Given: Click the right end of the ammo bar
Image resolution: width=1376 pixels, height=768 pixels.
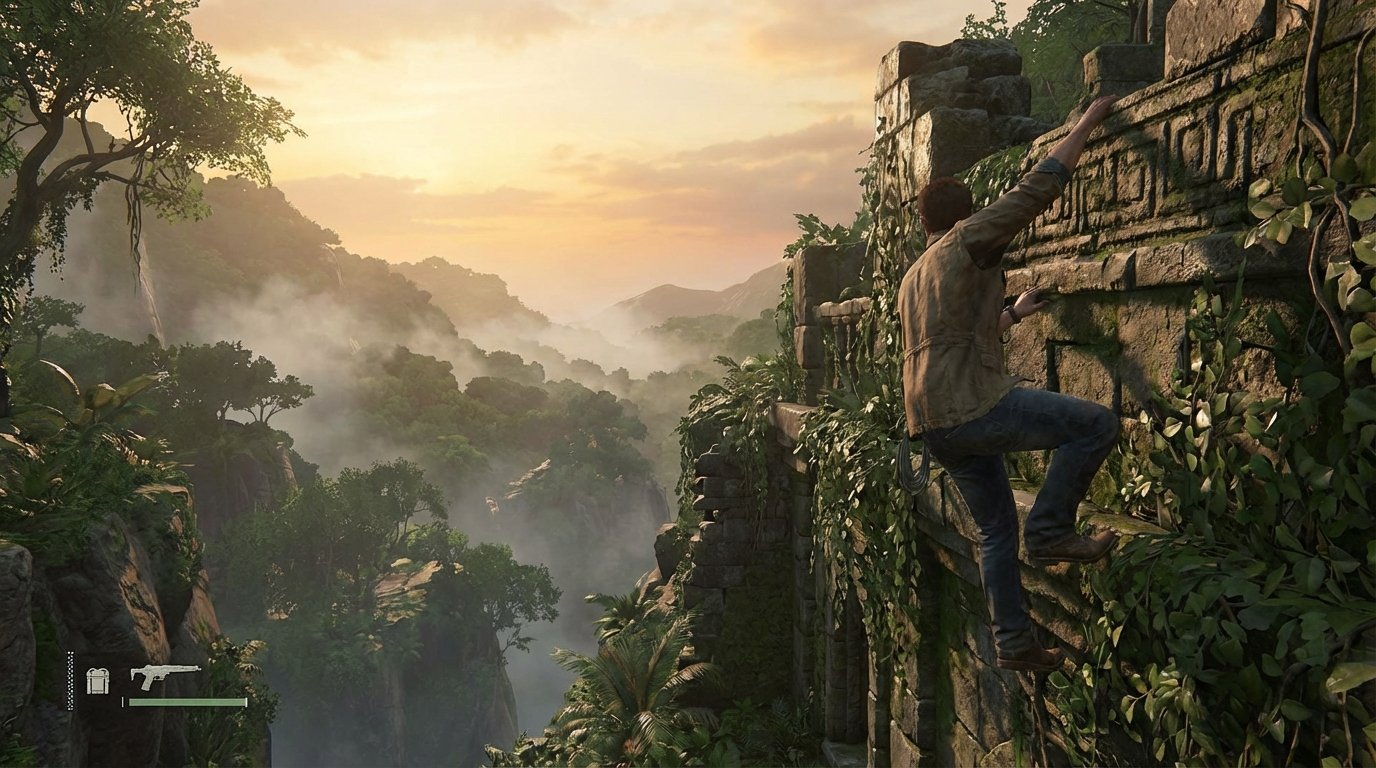Looking at the screenshot, I should (245, 701).
